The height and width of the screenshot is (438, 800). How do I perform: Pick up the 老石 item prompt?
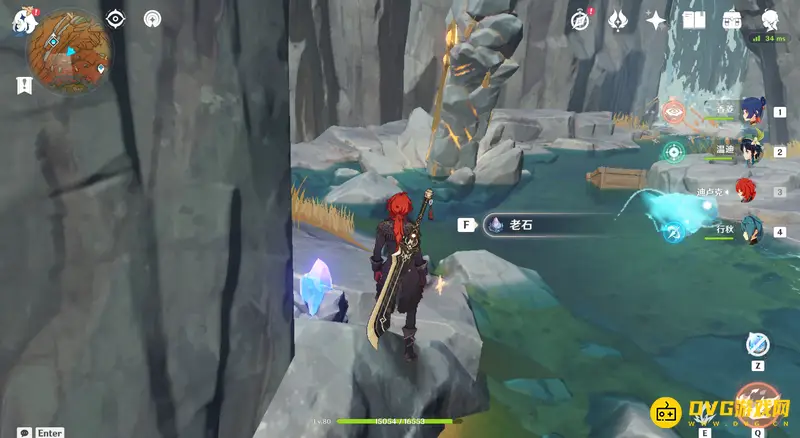click(x=520, y=225)
